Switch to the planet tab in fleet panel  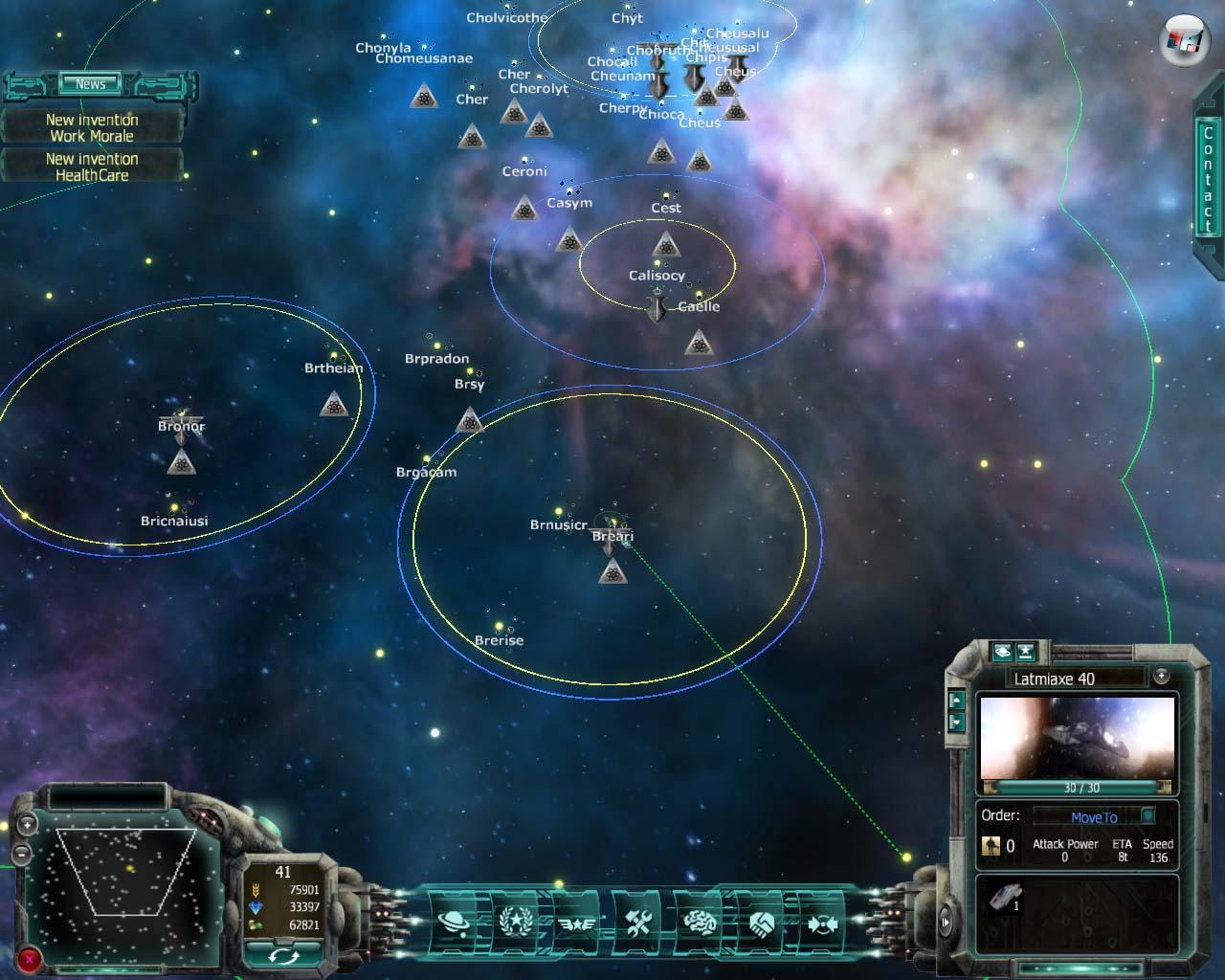pos(1002,652)
